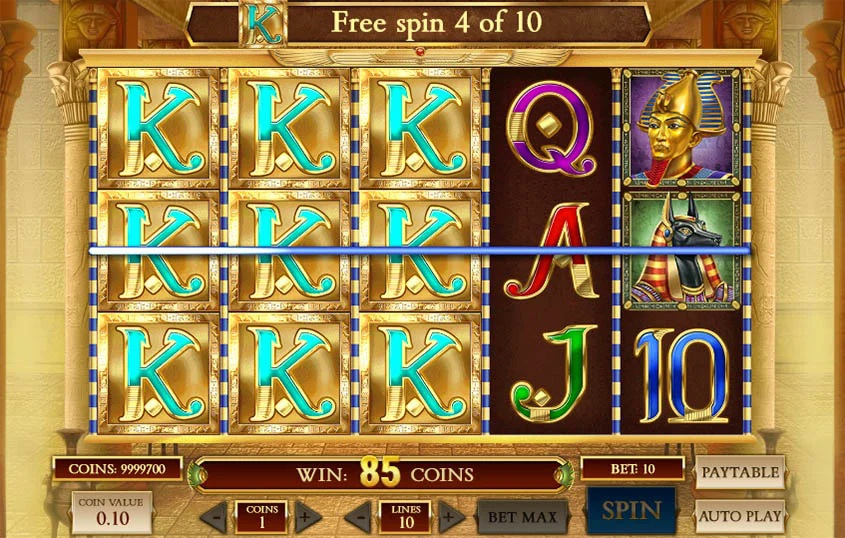Open the Paytable

(x=739, y=472)
